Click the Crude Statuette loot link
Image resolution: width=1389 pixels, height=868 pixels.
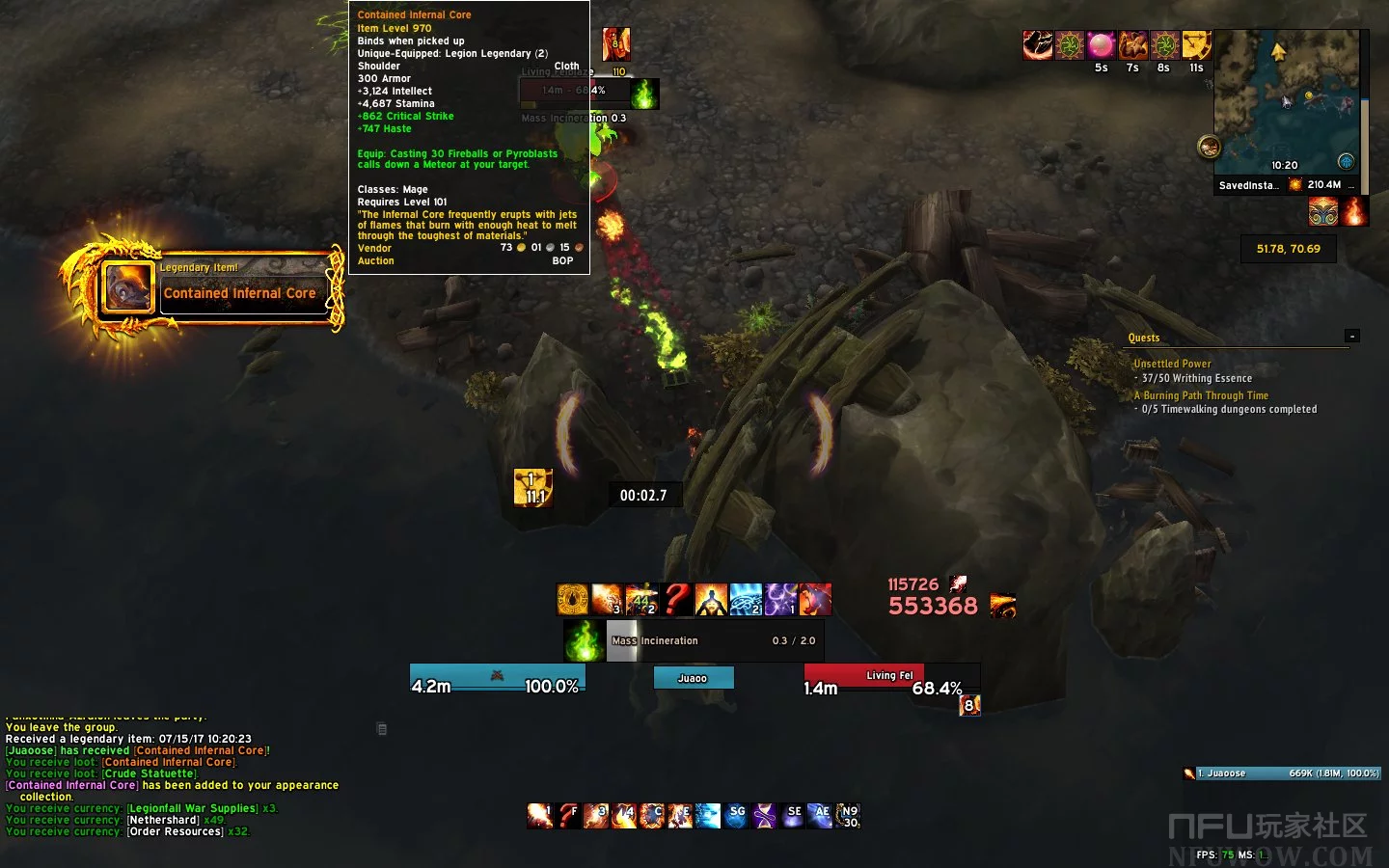(x=150, y=773)
